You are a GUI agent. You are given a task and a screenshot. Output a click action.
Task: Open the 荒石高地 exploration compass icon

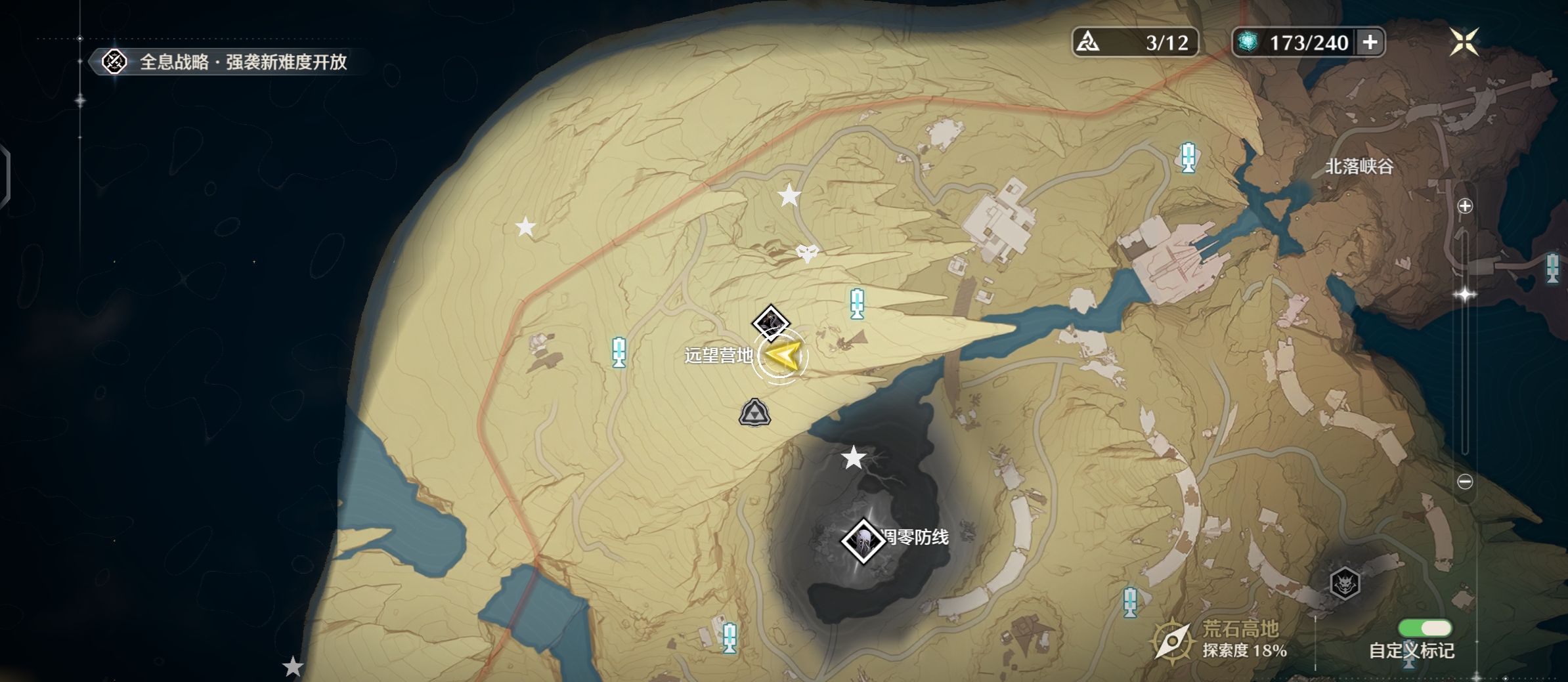pyautogui.click(x=1172, y=641)
